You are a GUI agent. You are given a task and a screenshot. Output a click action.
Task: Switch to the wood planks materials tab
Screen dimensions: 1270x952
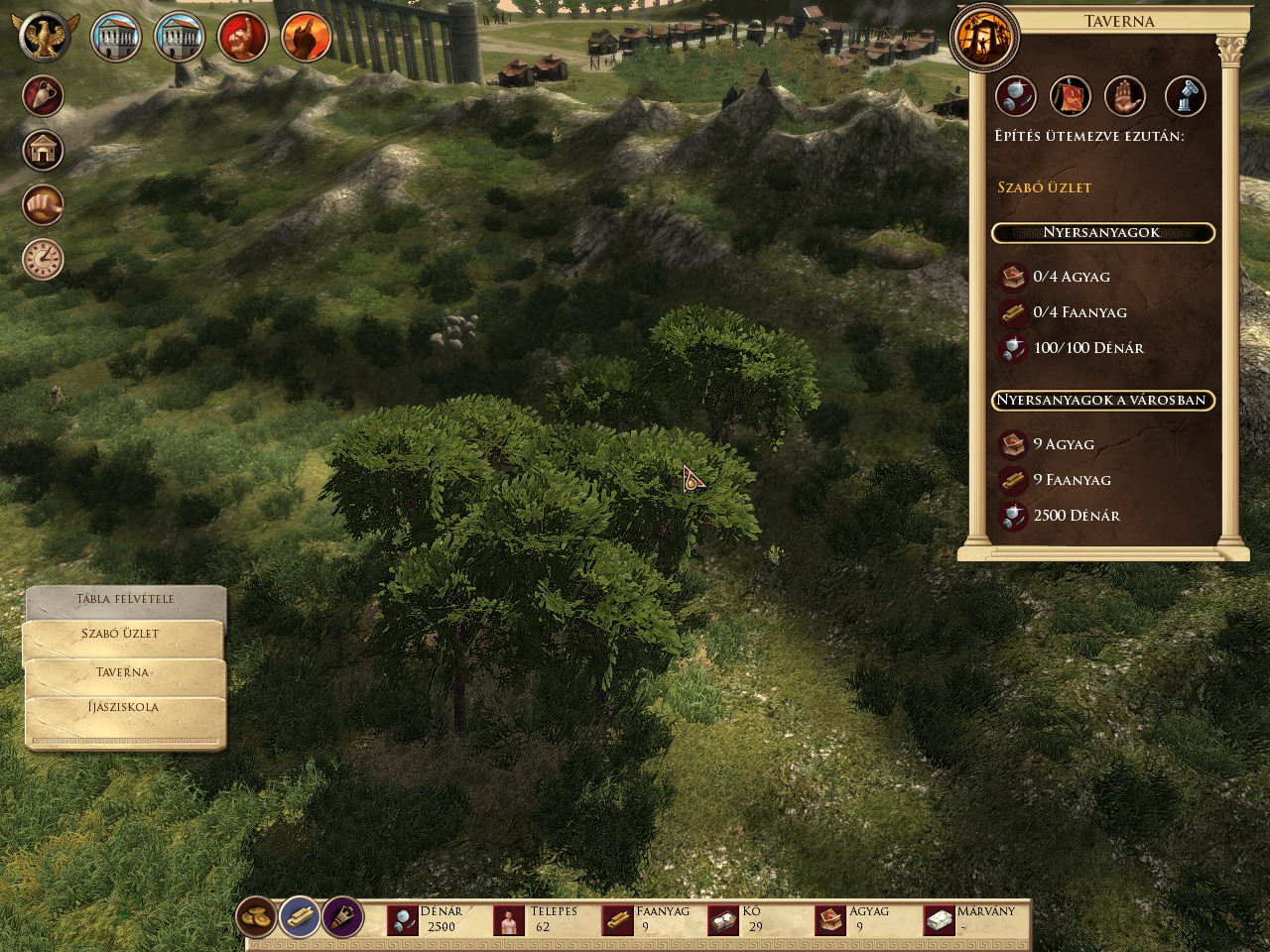(300, 917)
